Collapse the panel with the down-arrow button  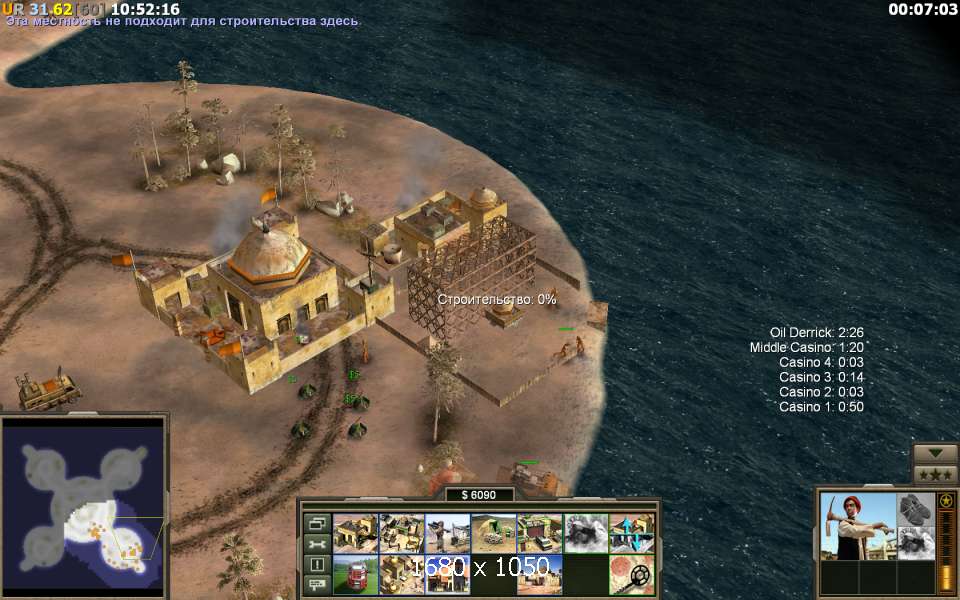pos(936,453)
